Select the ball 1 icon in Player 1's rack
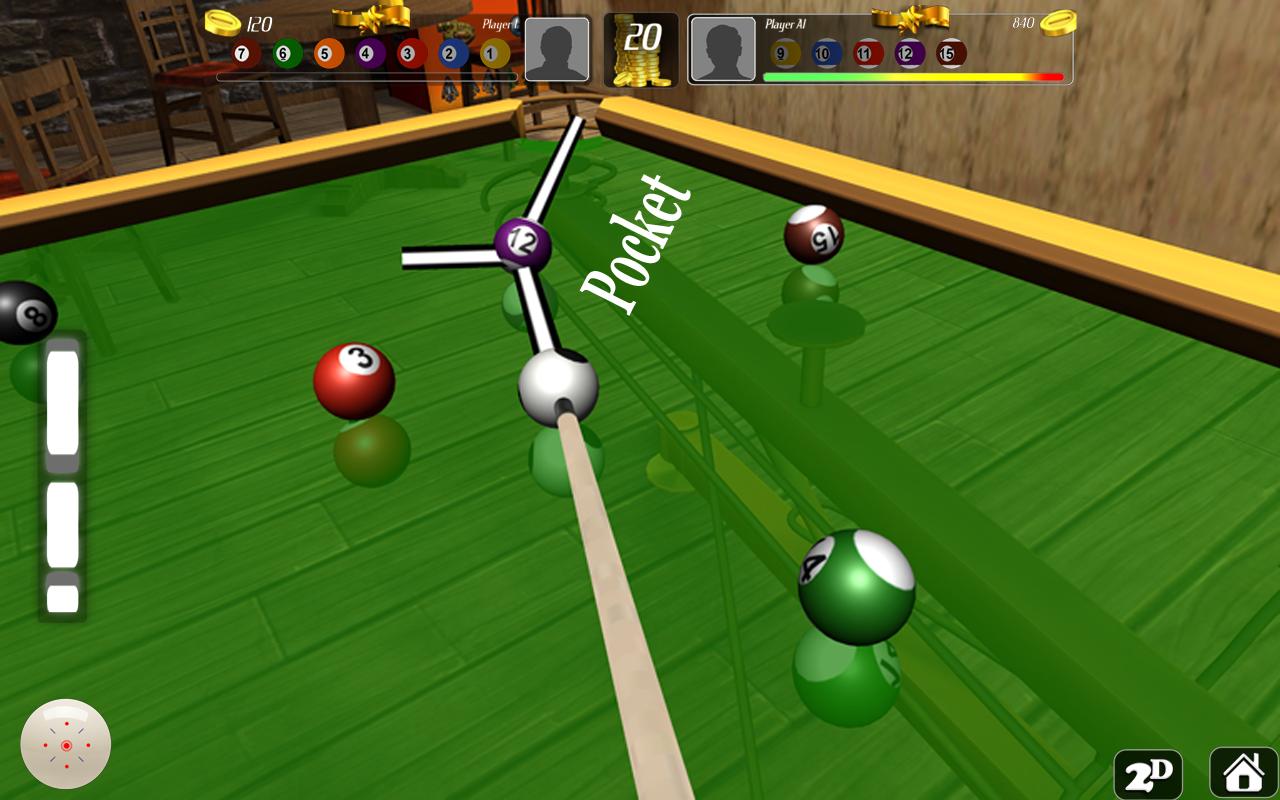Viewport: 1280px width, 800px height. tap(490, 53)
